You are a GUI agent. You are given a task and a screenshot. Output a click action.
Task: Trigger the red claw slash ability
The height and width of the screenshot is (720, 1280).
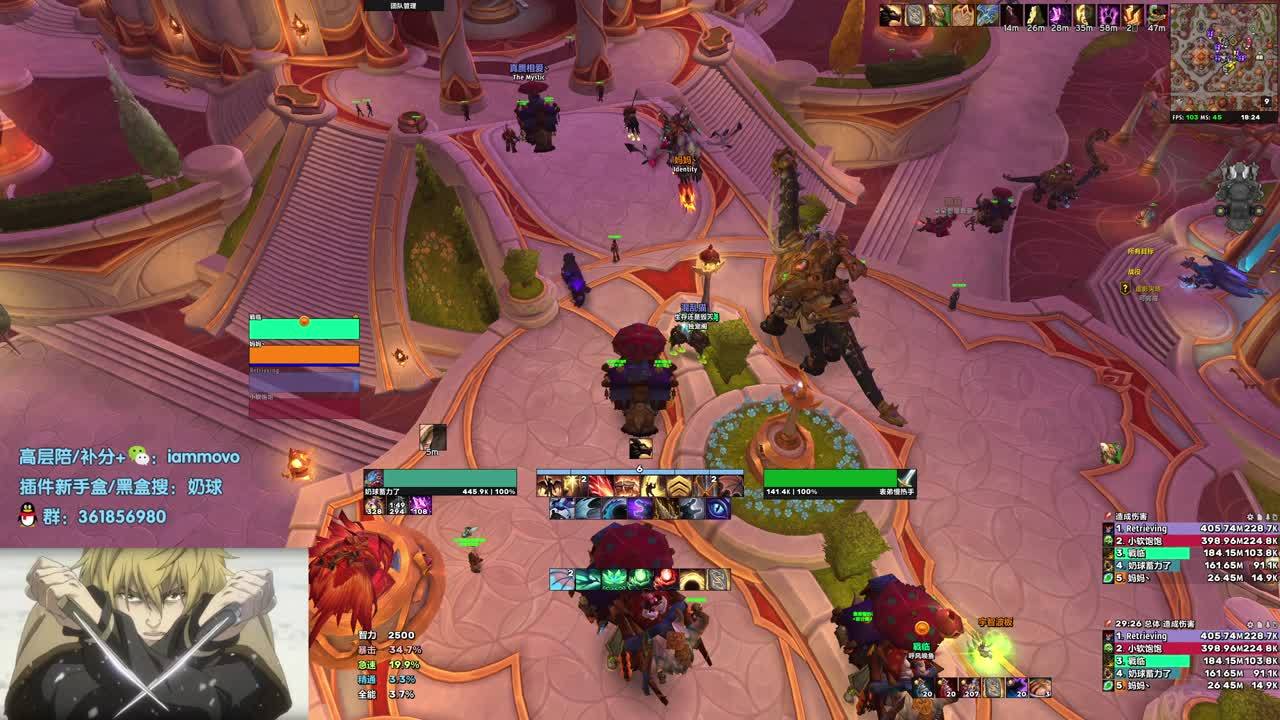pos(601,486)
